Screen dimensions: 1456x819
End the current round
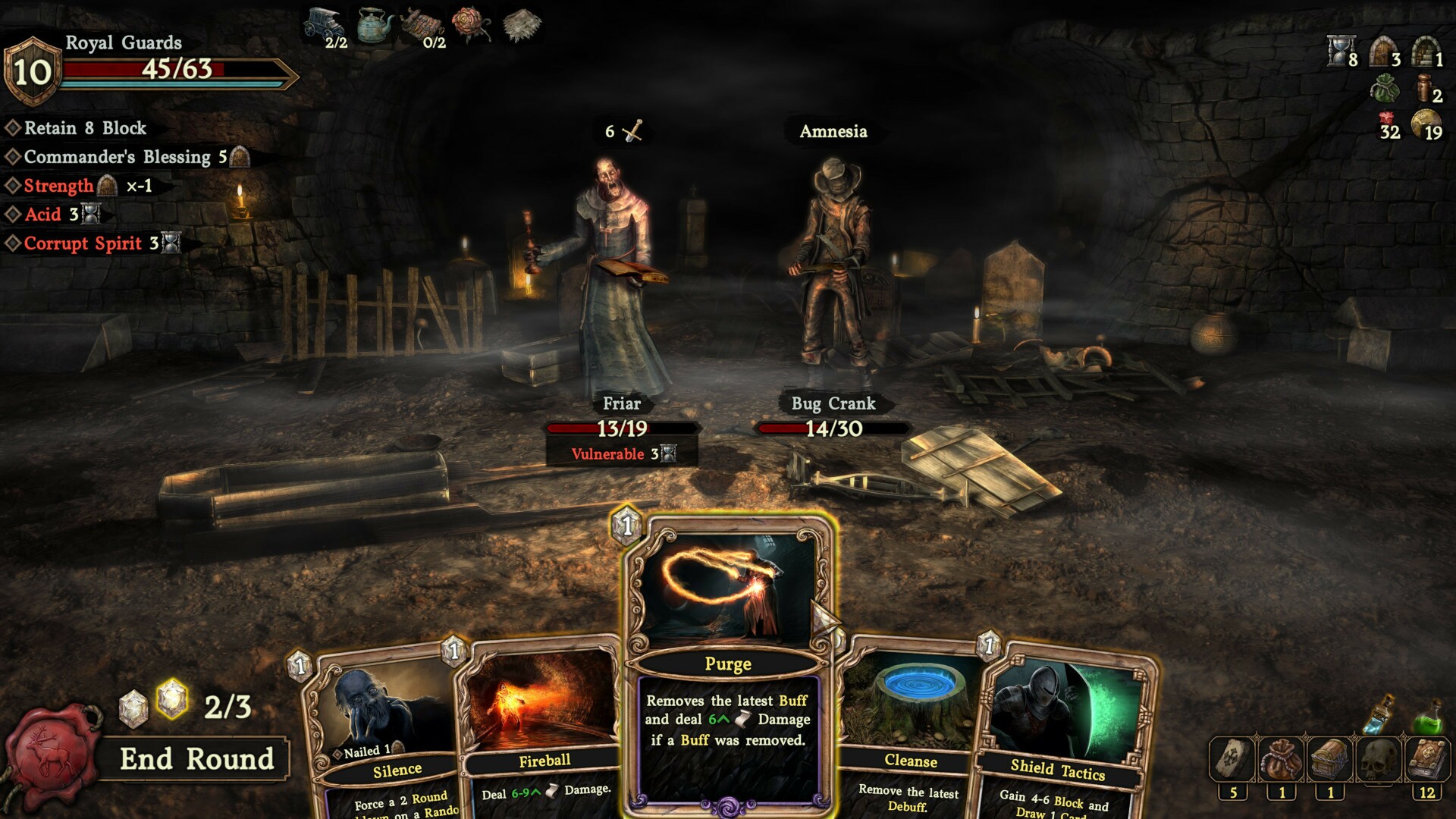point(196,759)
